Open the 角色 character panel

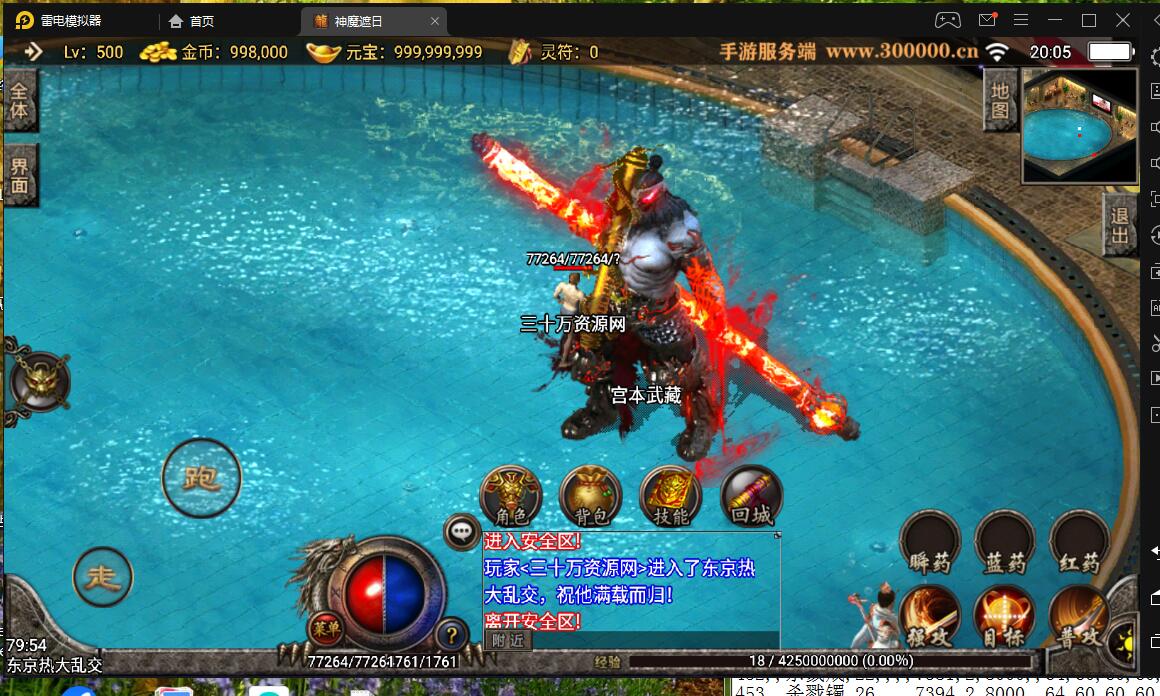tap(511, 496)
